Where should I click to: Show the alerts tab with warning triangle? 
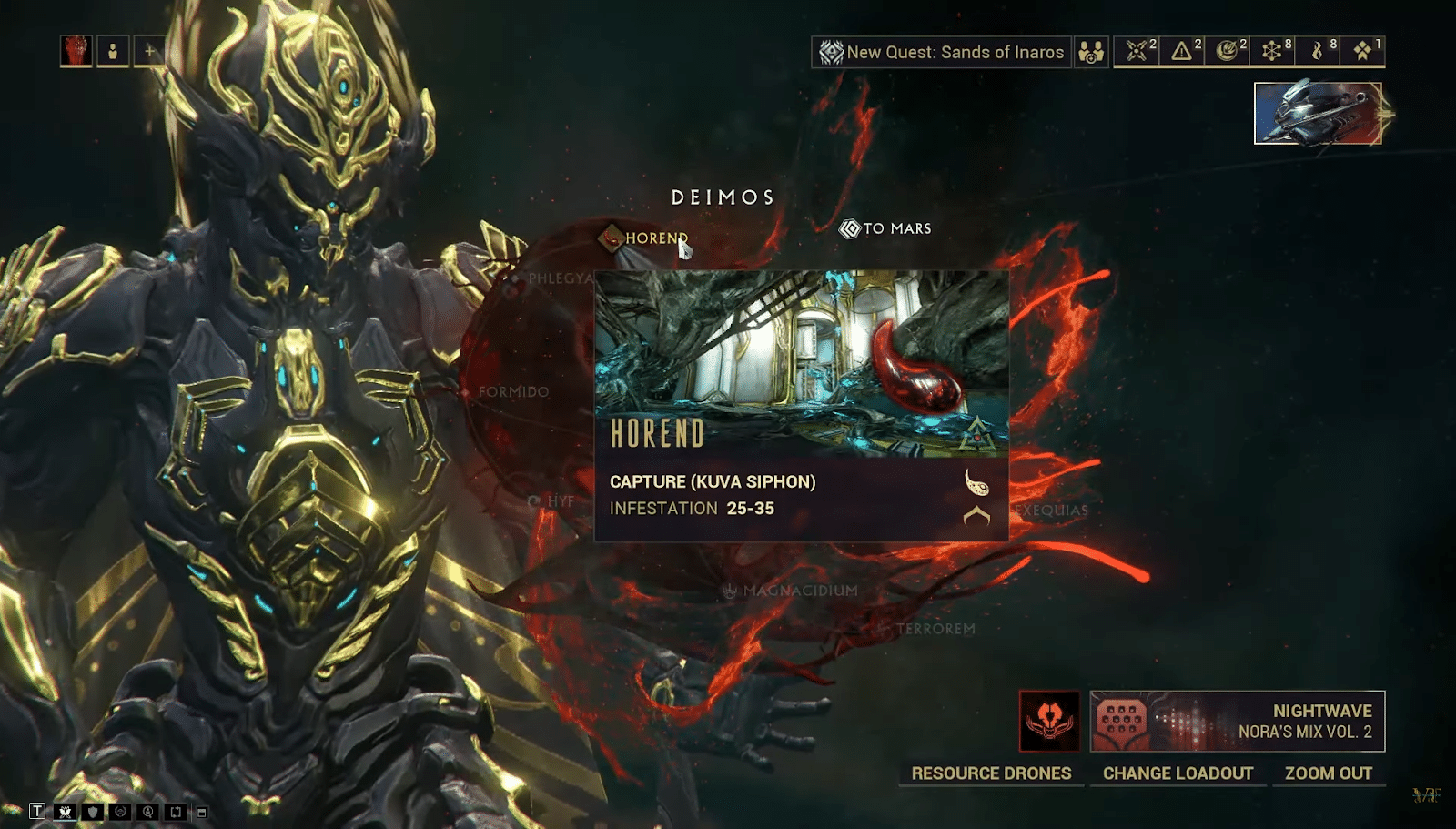coord(1182,51)
